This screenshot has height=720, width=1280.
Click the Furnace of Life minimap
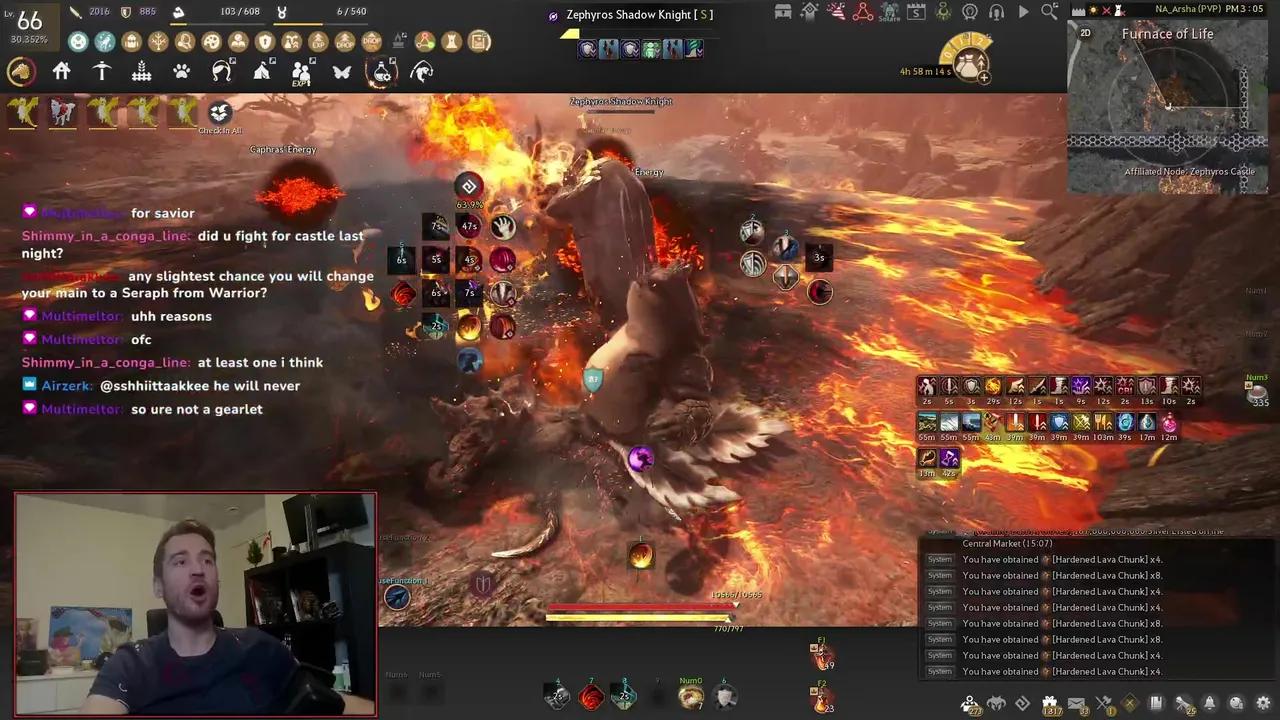click(1168, 105)
